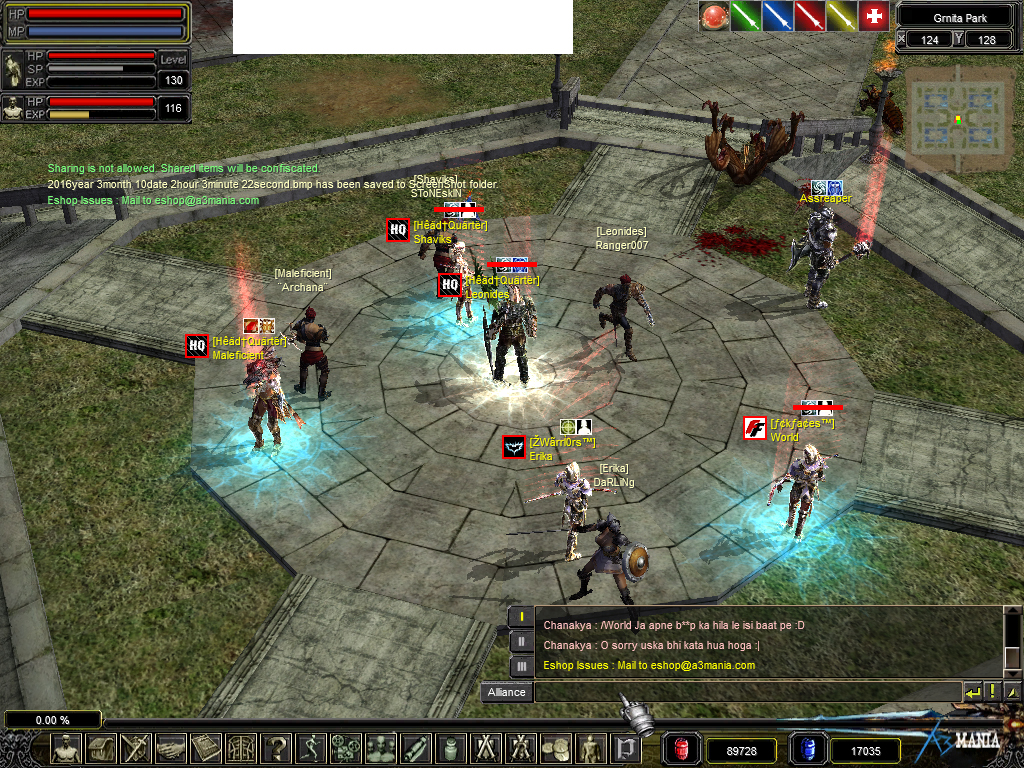Choose the red sword skill icon
Image resolution: width=1024 pixels, height=768 pixels.
tap(809, 16)
